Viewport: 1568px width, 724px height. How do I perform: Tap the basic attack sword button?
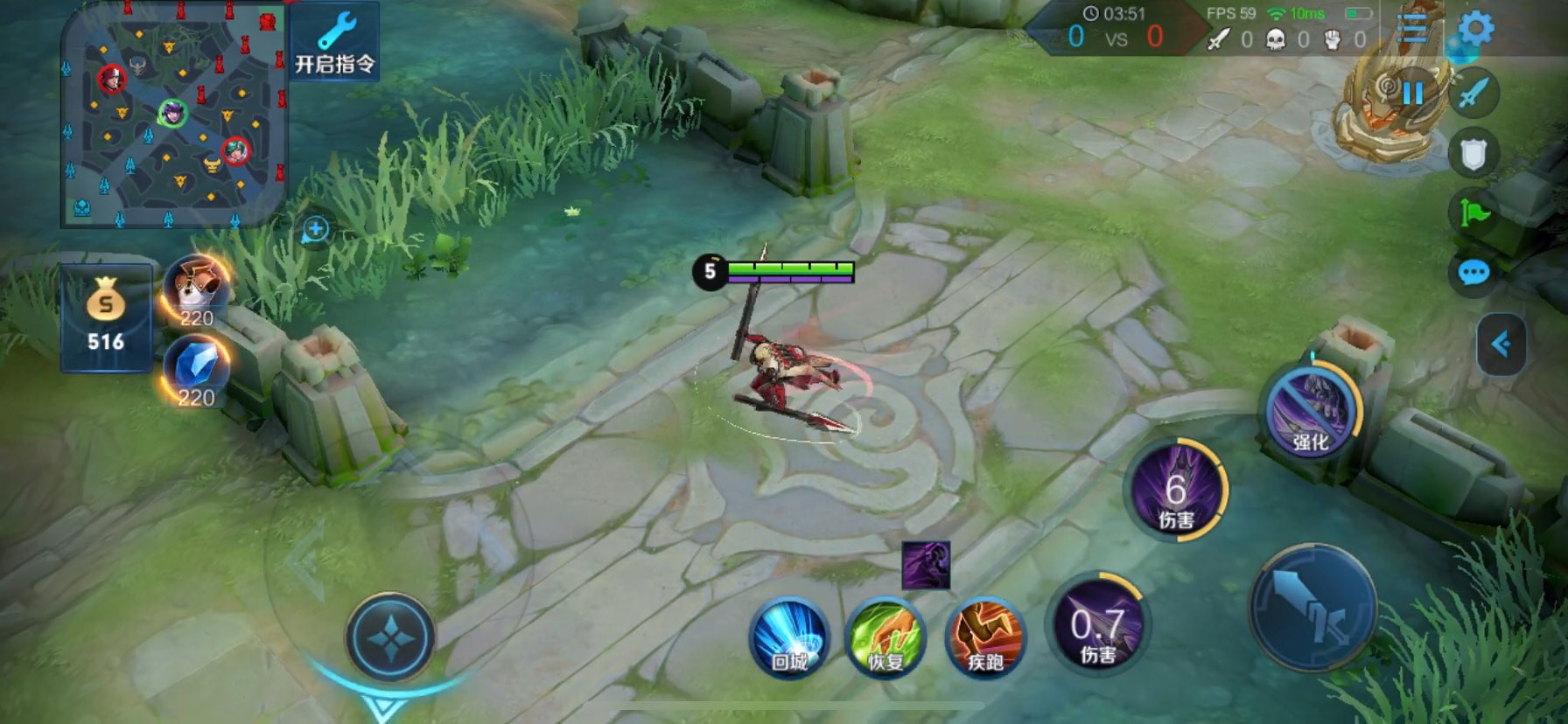point(1312,608)
